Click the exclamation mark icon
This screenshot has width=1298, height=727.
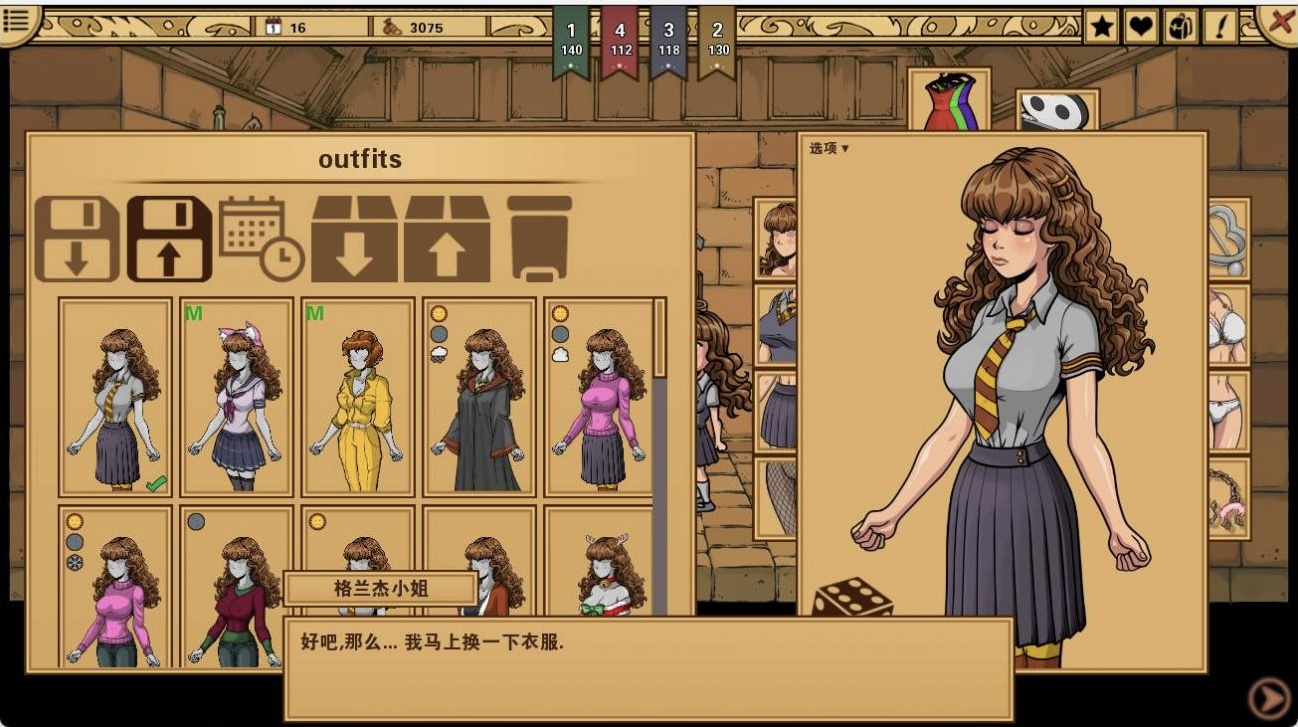pos(1220,27)
